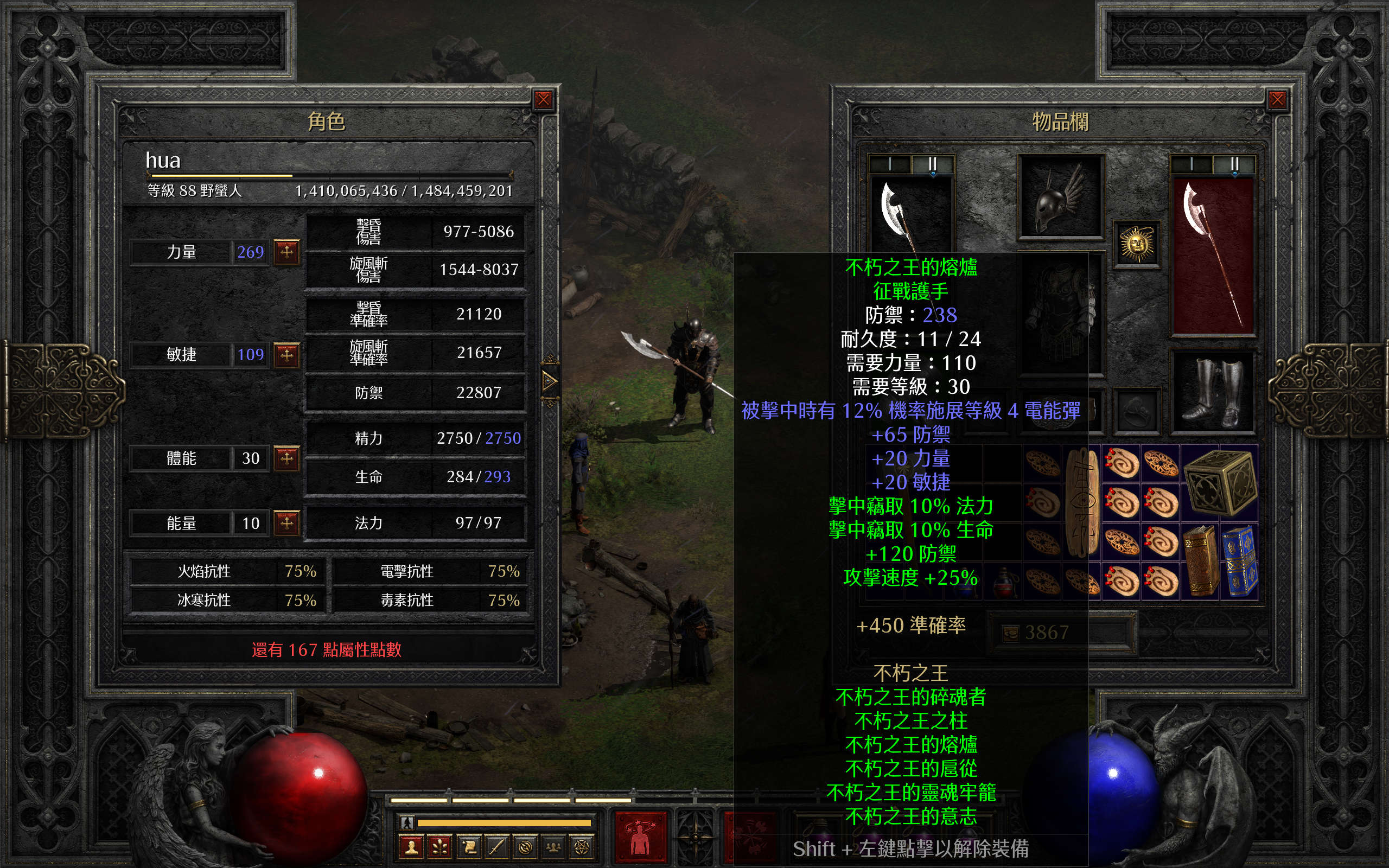1389x868 pixels.
Task: Open the skill tree button
Action: 440,847
